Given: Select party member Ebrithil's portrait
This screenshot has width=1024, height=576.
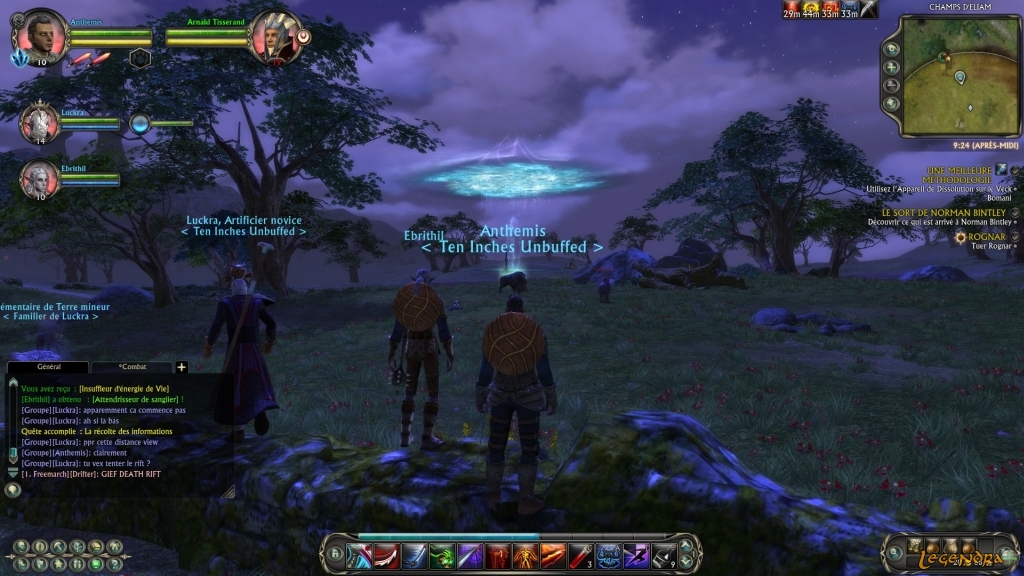Looking at the screenshot, I should tap(40, 178).
